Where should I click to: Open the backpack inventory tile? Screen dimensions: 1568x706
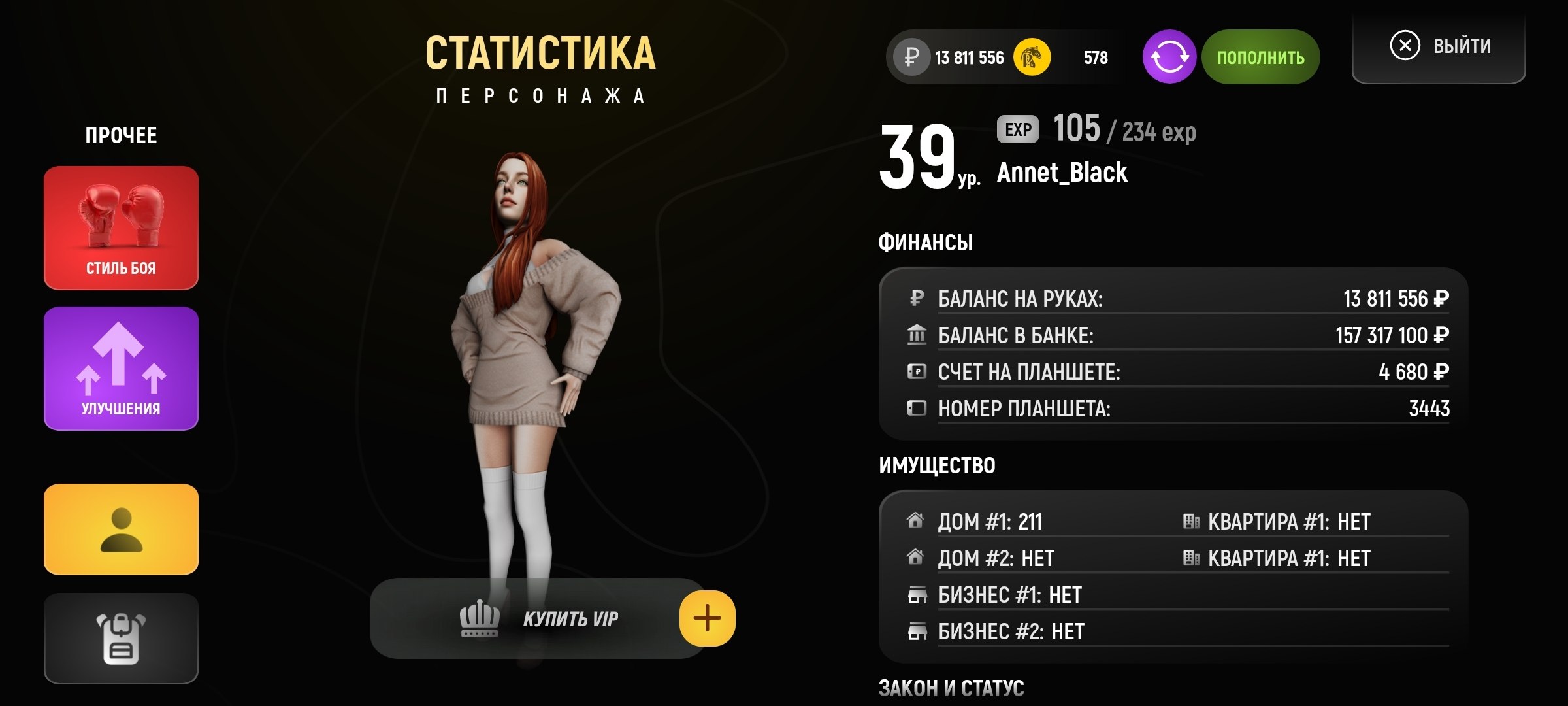[x=121, y=638]
